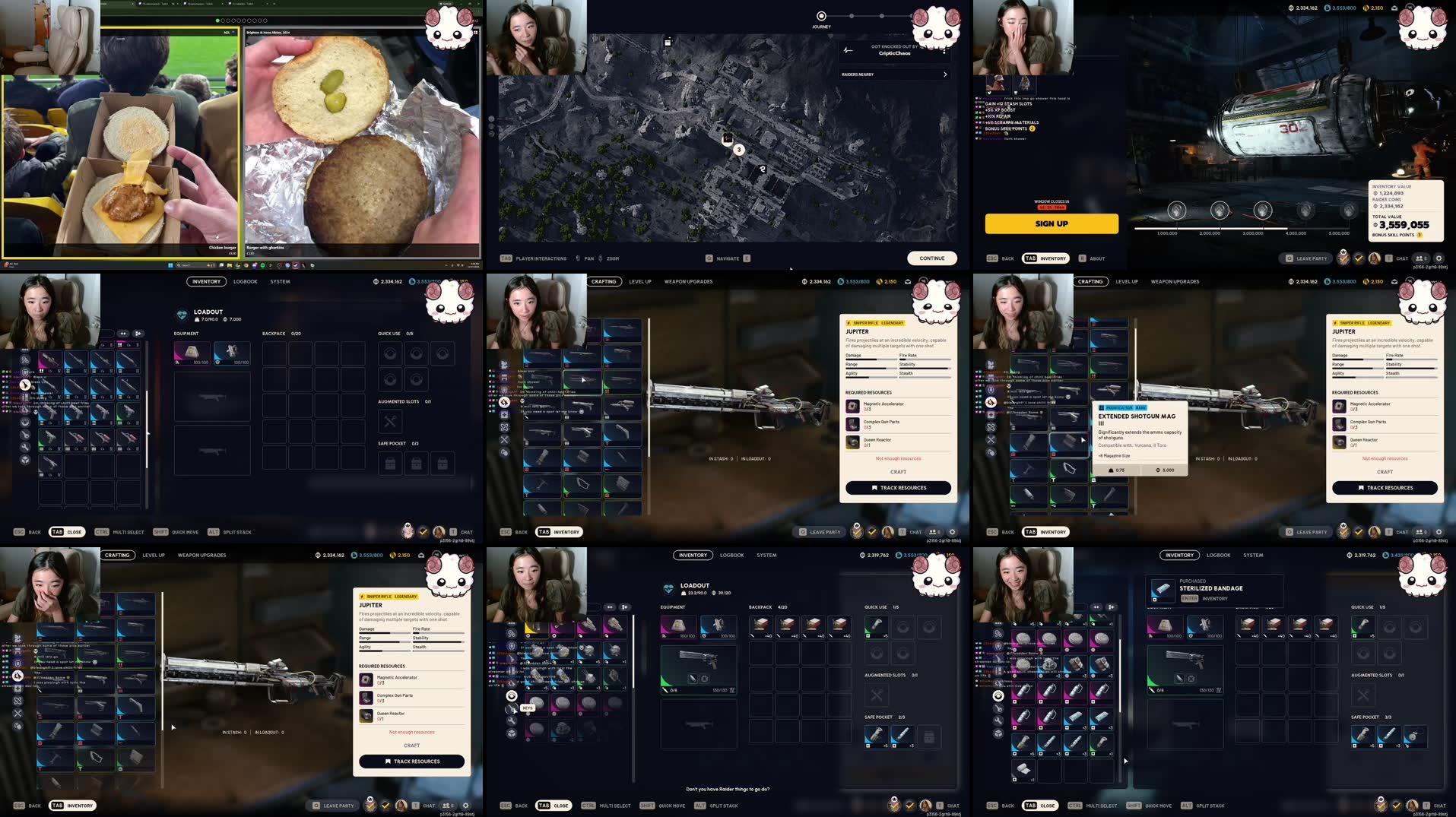Open chat using the CHAT icon
The width and height of the screenshot is (1456, 817).
pos(915,532)
